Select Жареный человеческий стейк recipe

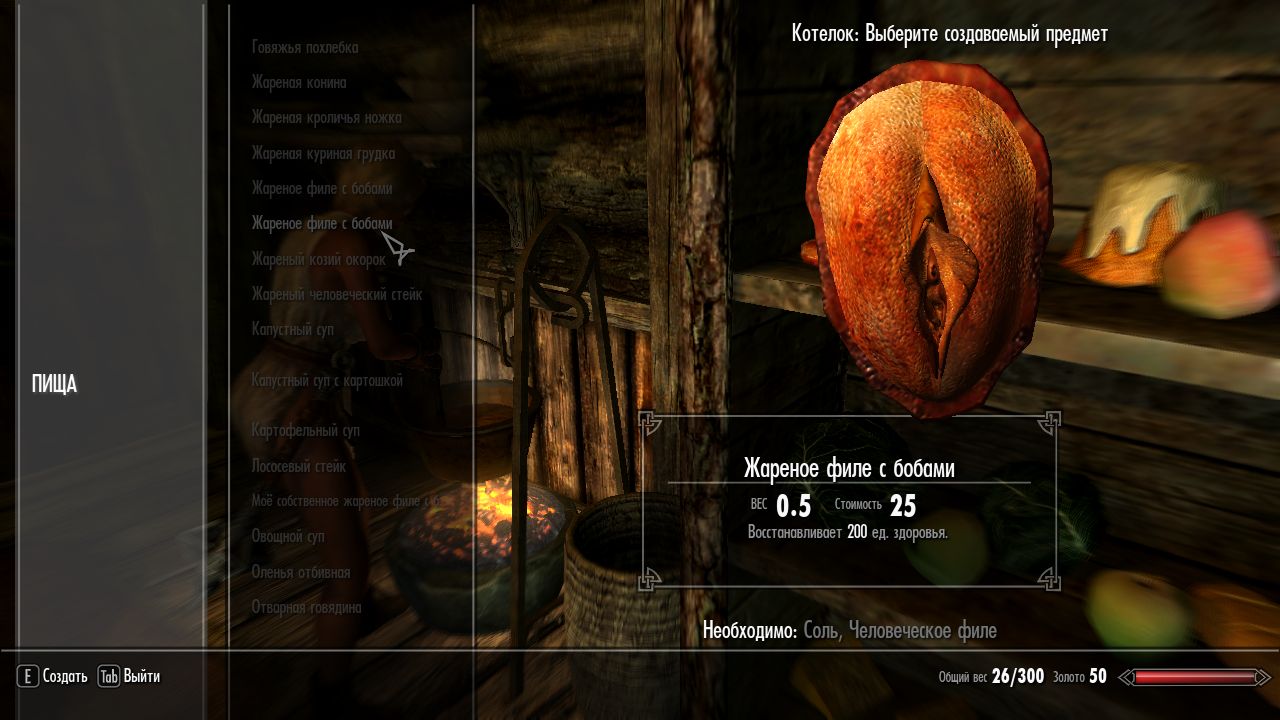(336, 294)
